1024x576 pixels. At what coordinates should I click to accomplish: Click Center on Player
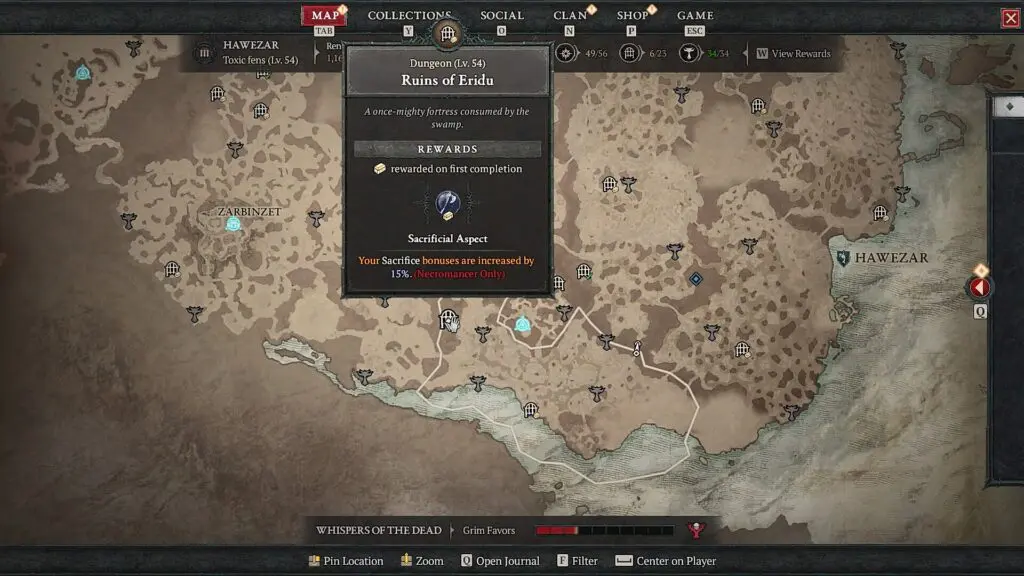[666, 561]
